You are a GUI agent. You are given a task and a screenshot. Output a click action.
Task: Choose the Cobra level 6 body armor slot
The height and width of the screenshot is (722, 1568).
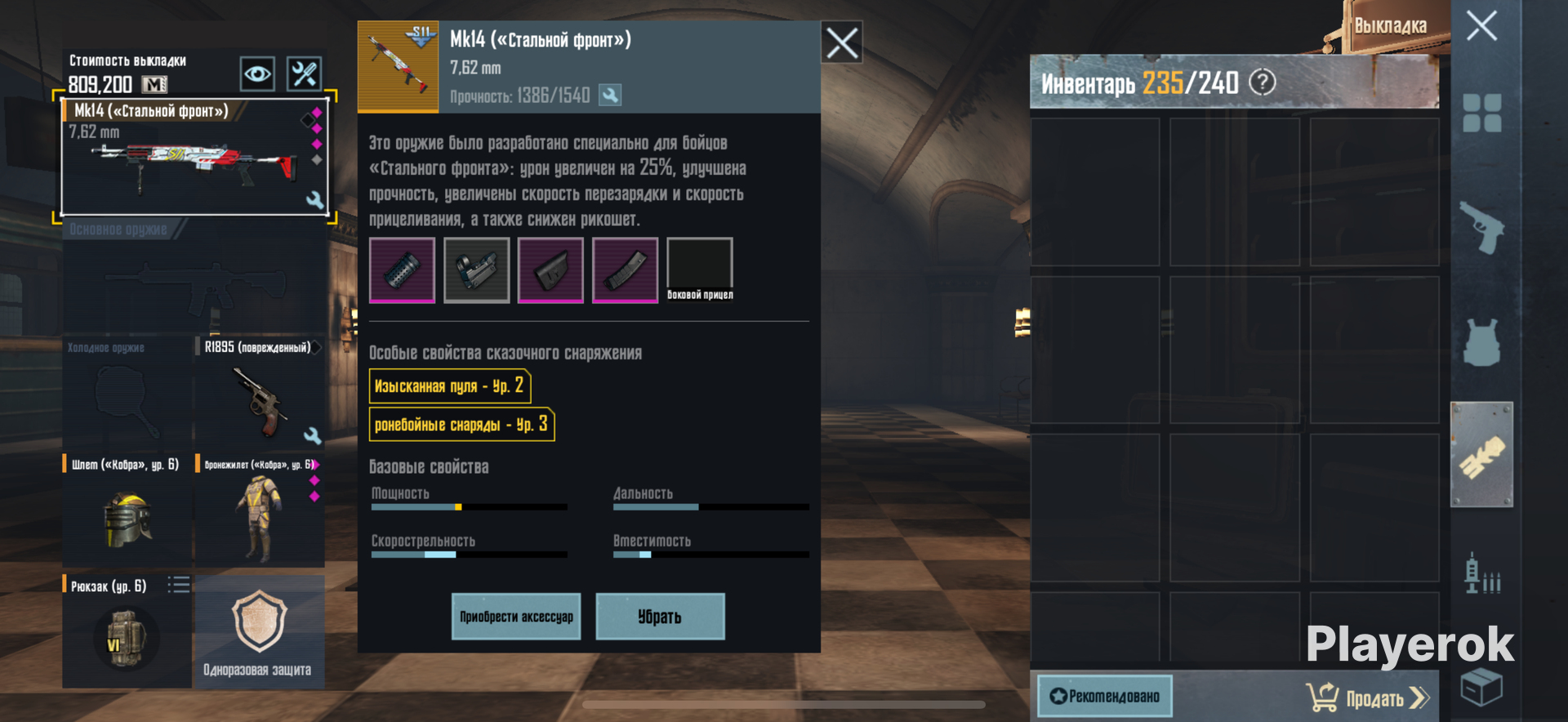259,510
